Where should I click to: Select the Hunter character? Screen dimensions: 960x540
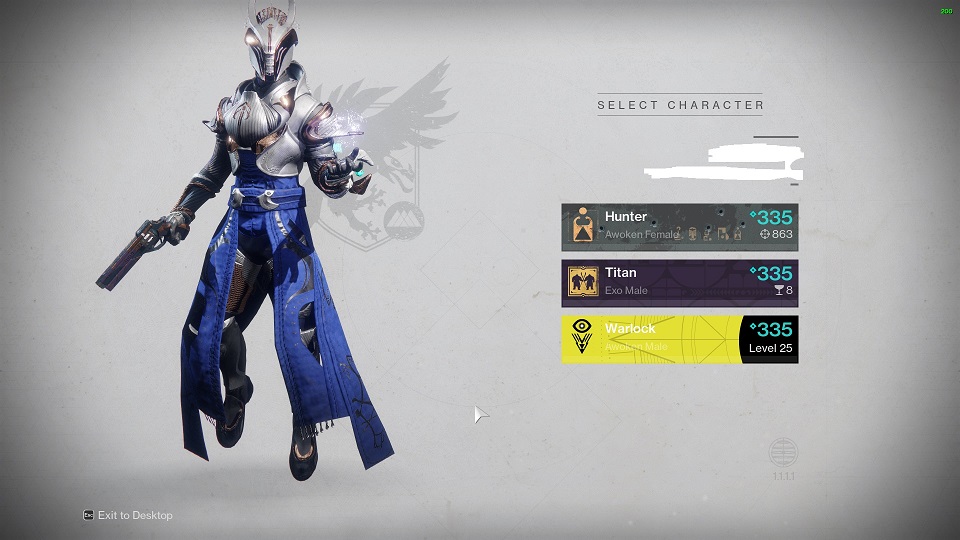[x=679, y=226]
